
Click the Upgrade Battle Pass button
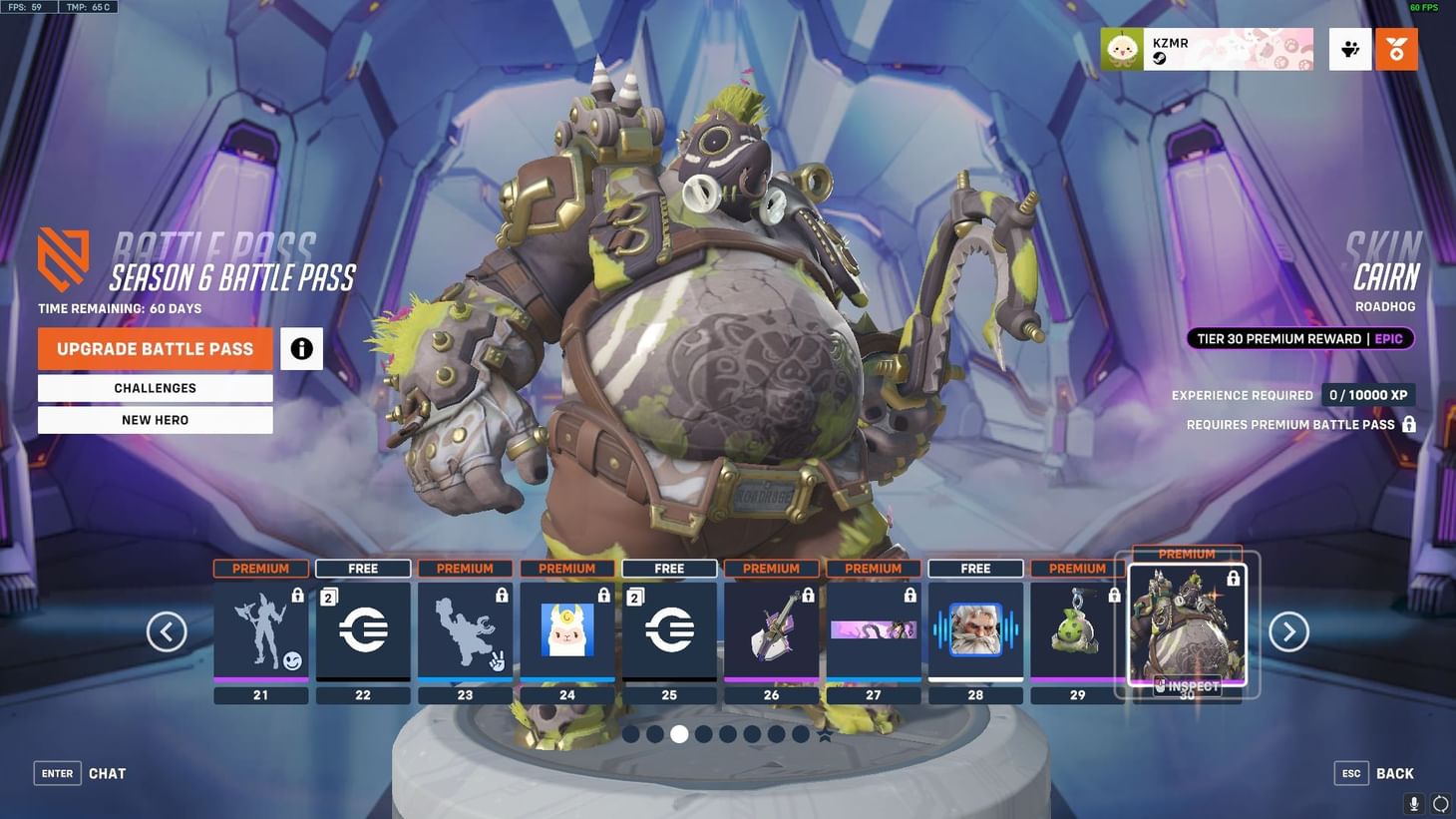tap(155, 348)
